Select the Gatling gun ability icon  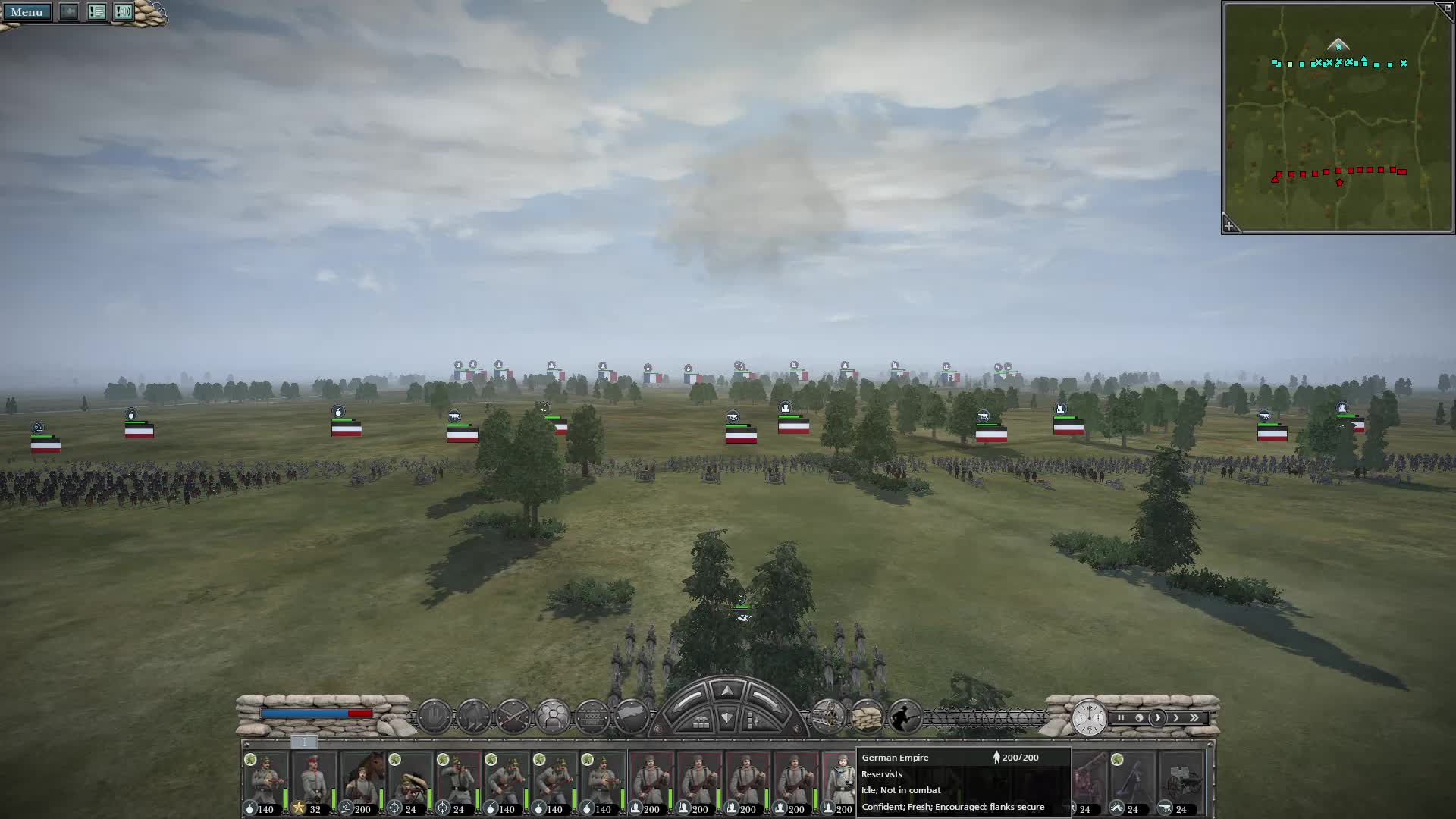point(827,715)
